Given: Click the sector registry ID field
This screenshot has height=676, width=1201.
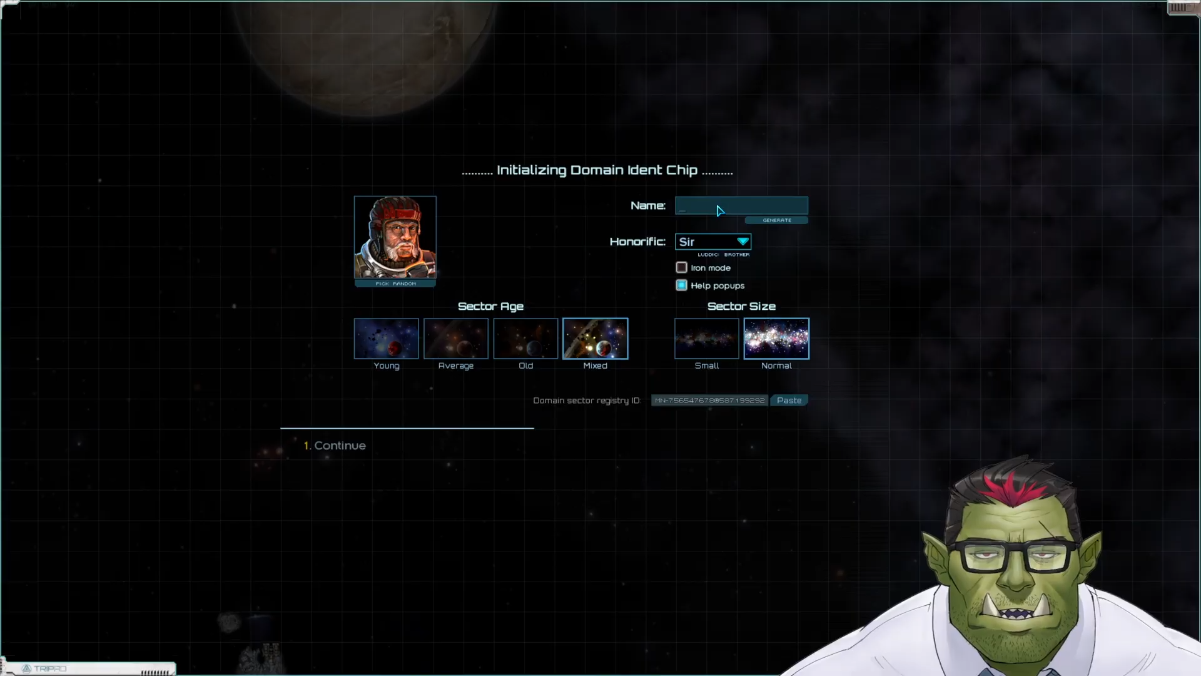Looking at the screenshot, I should [709, 400].
